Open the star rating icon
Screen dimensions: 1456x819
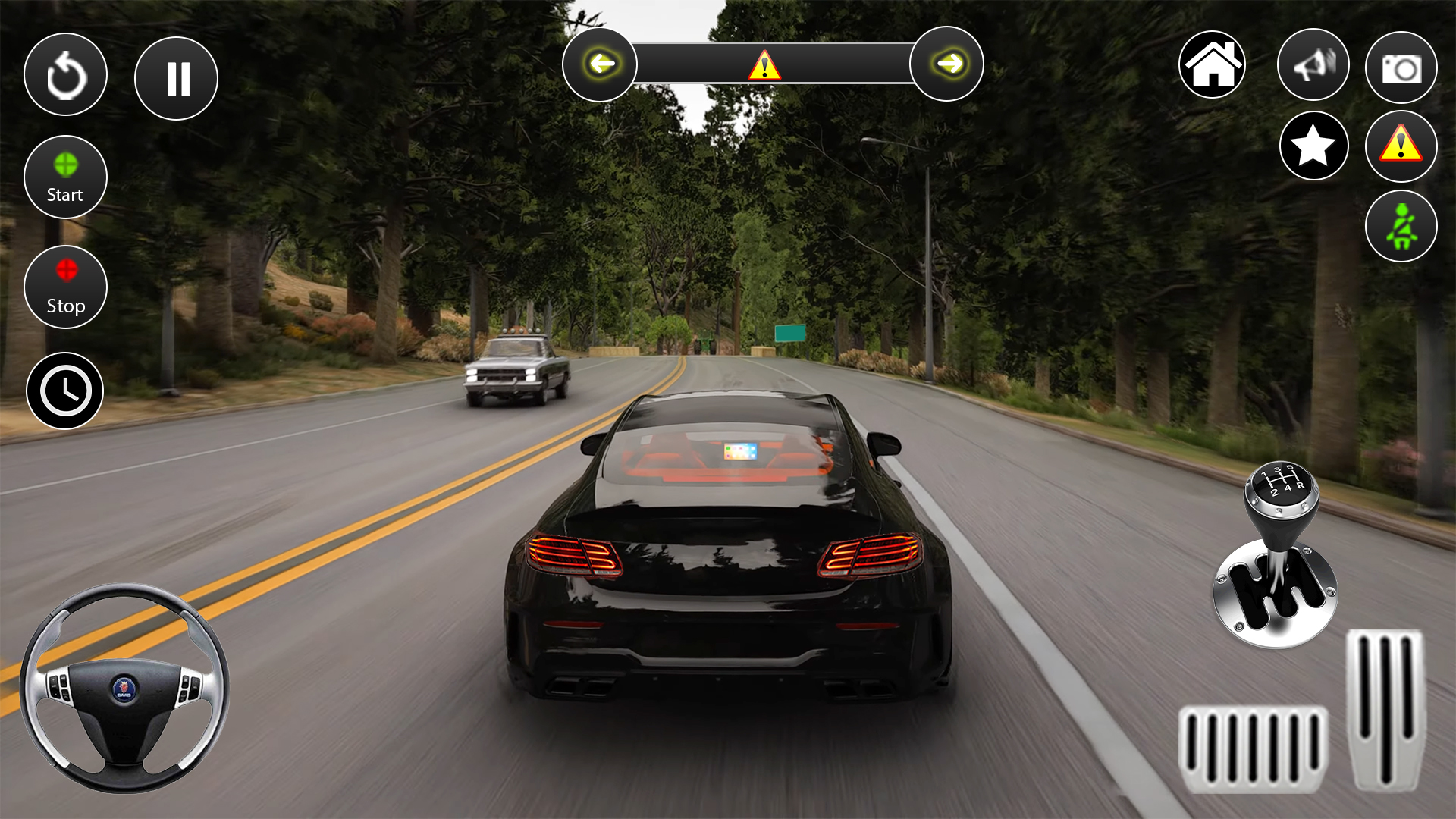pos(1313,145)
